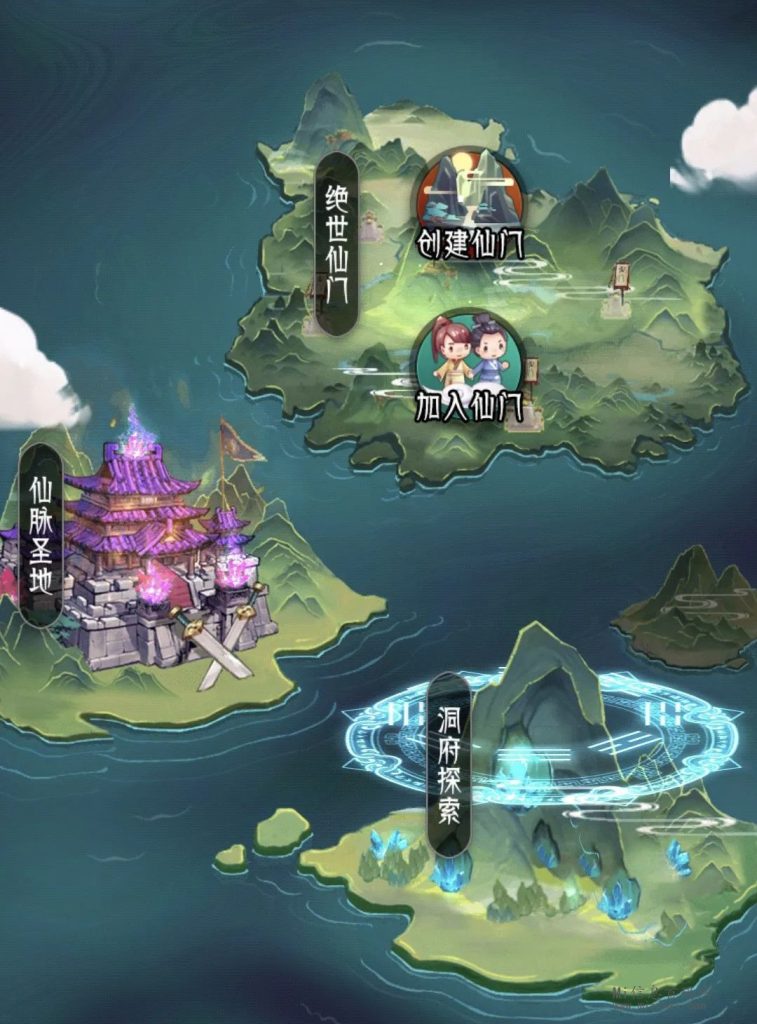This screenshot has height=1024, width=757.
Task: Select the 加入仙门 (Join Sect) icon
Action: click(468, 362)
